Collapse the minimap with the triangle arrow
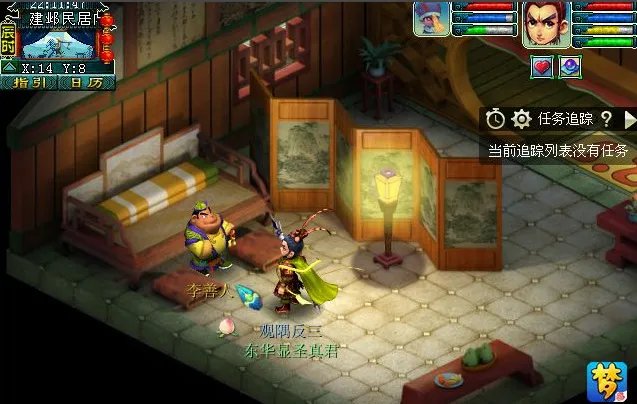The width and height of the screenshot is (637, 404). click(x=8, y=68)
